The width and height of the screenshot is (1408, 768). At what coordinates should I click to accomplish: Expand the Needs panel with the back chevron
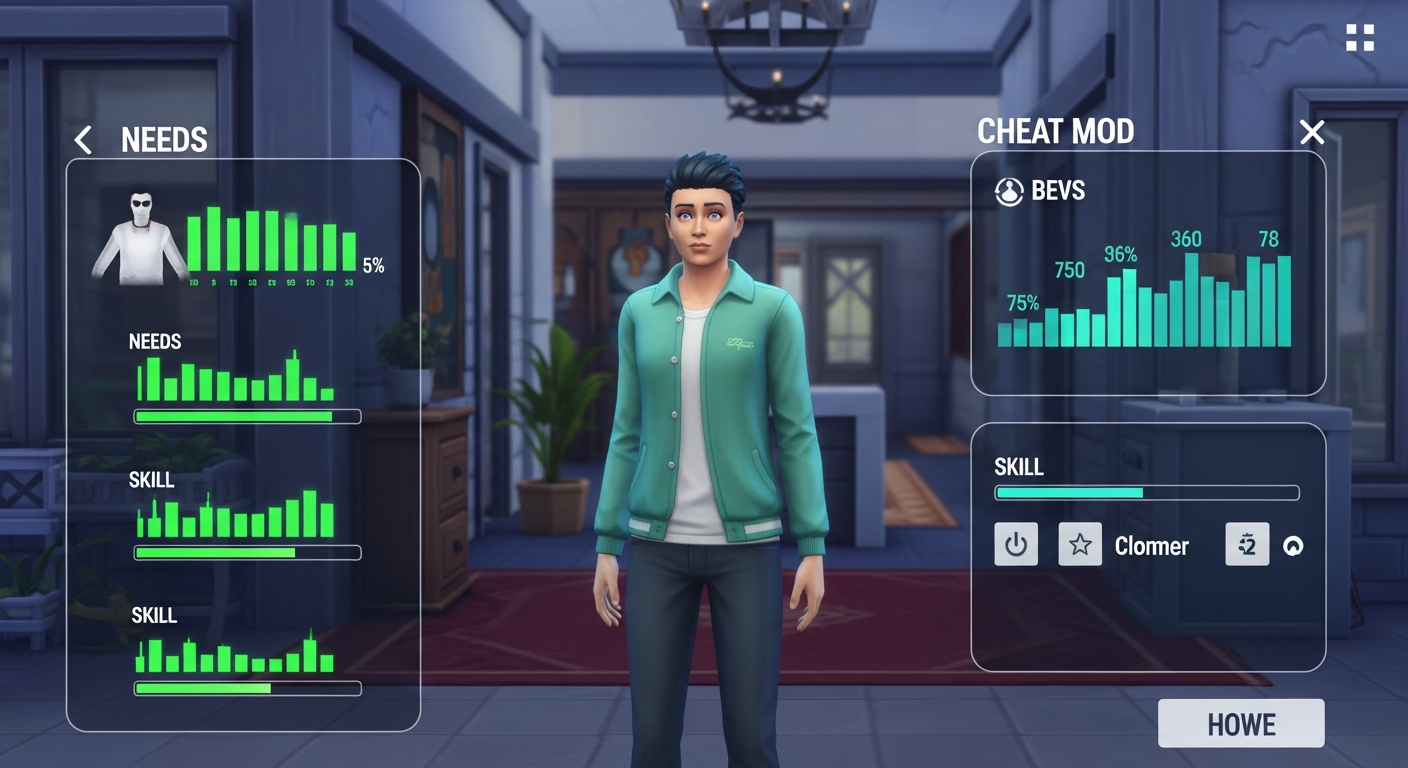point(83,140)
